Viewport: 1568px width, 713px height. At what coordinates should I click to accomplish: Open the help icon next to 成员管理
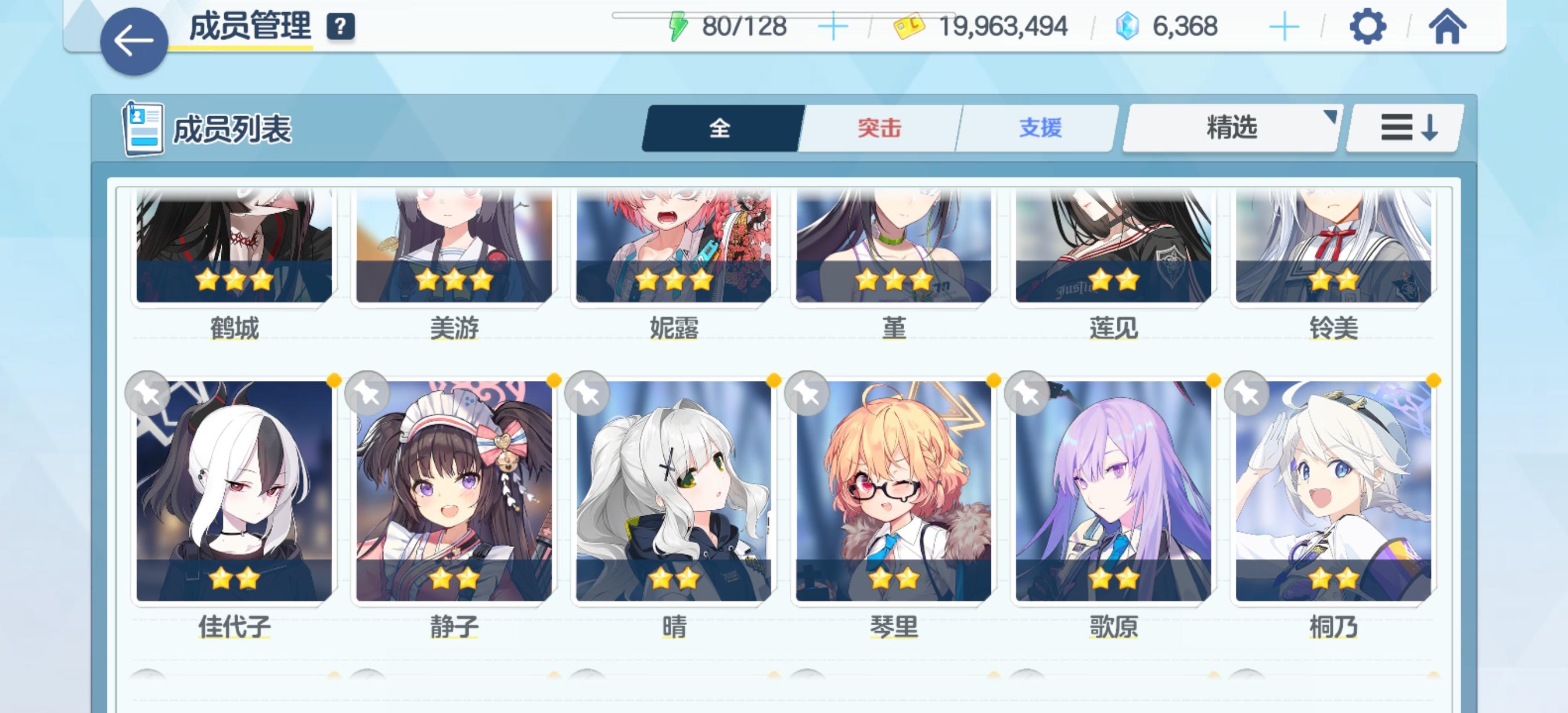click(341, 27)
